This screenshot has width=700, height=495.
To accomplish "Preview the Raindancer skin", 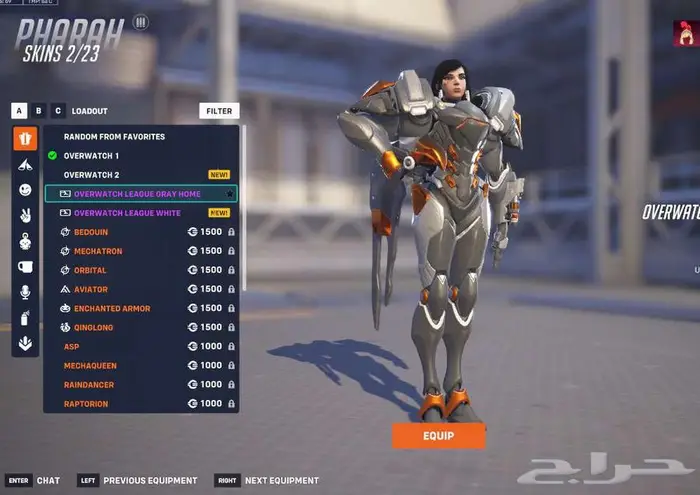I will tap(90, 385).
